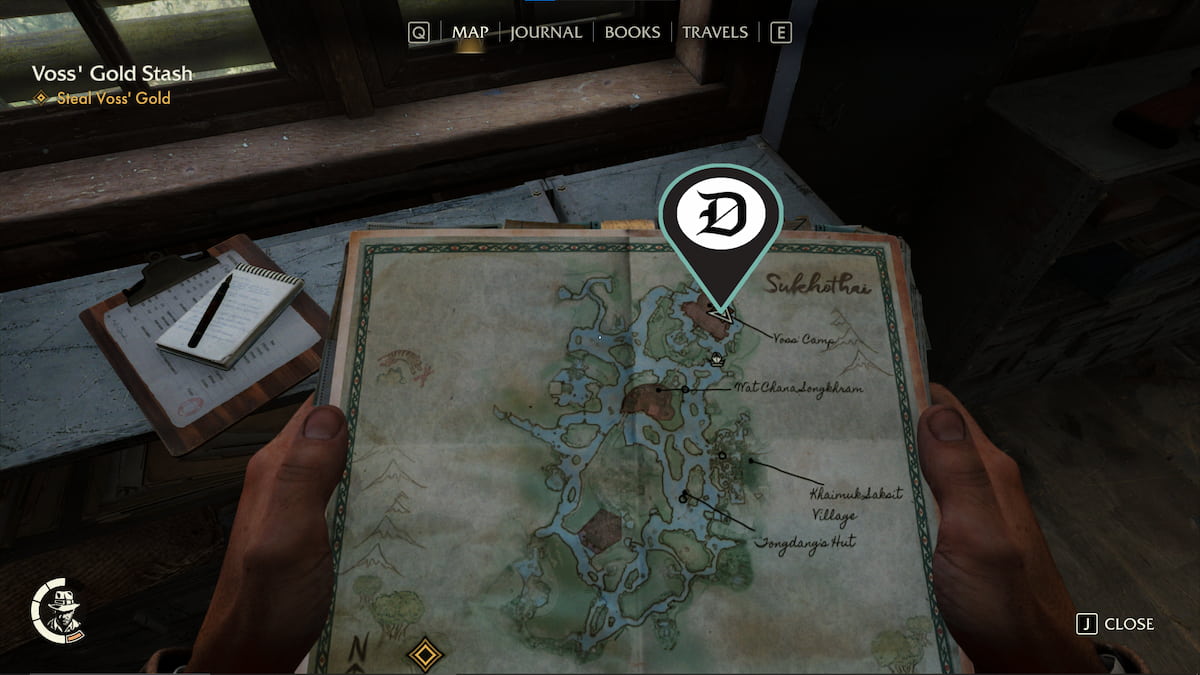Close the map with the Close label
Screen dimensions: 1200x675
[1128, 624]
